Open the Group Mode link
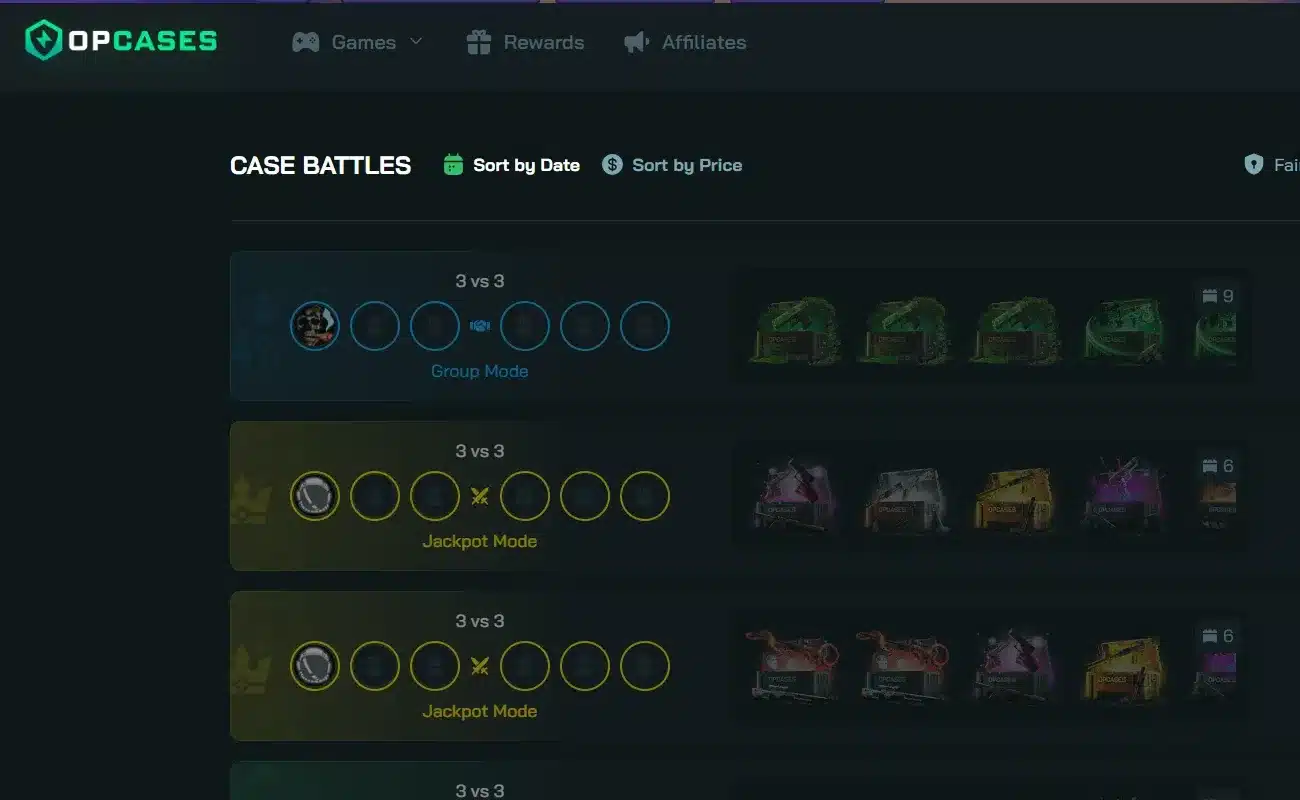Image resolution: width=1300 pixels, height=800 pixels. pos(479,370)
